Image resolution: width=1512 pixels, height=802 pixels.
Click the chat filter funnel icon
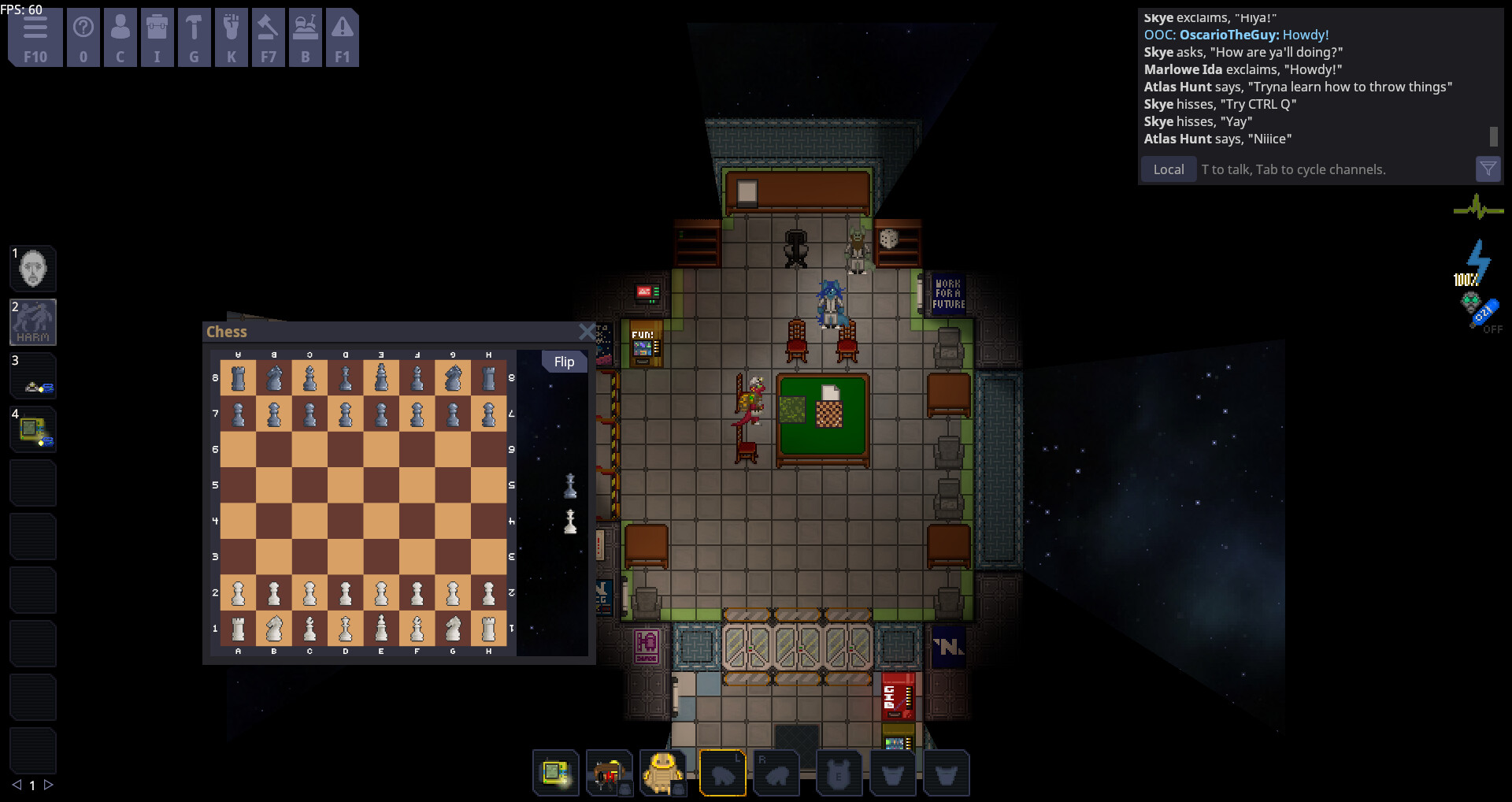(x=1488, y=169)
